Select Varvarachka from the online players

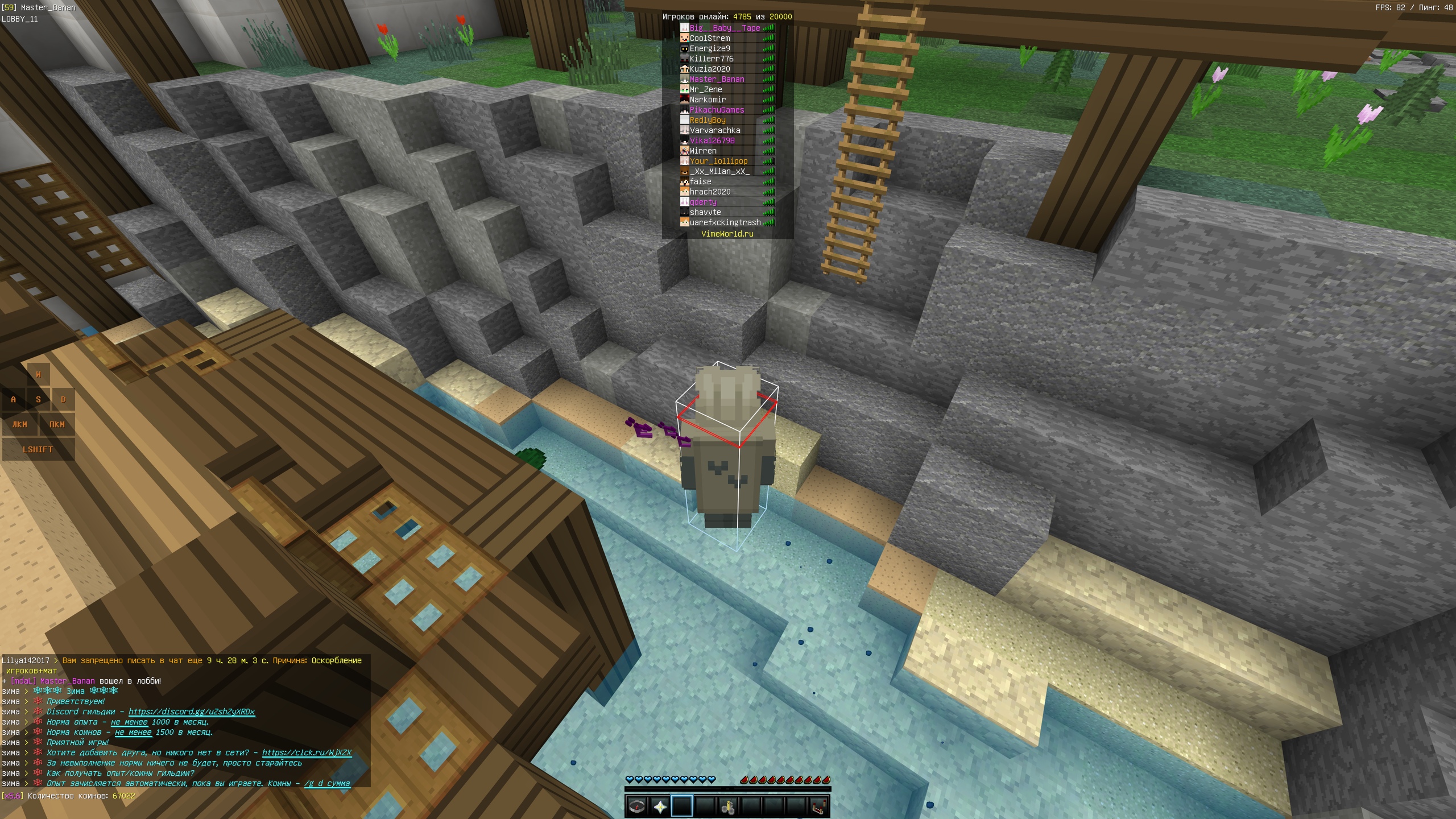[715, 130]
